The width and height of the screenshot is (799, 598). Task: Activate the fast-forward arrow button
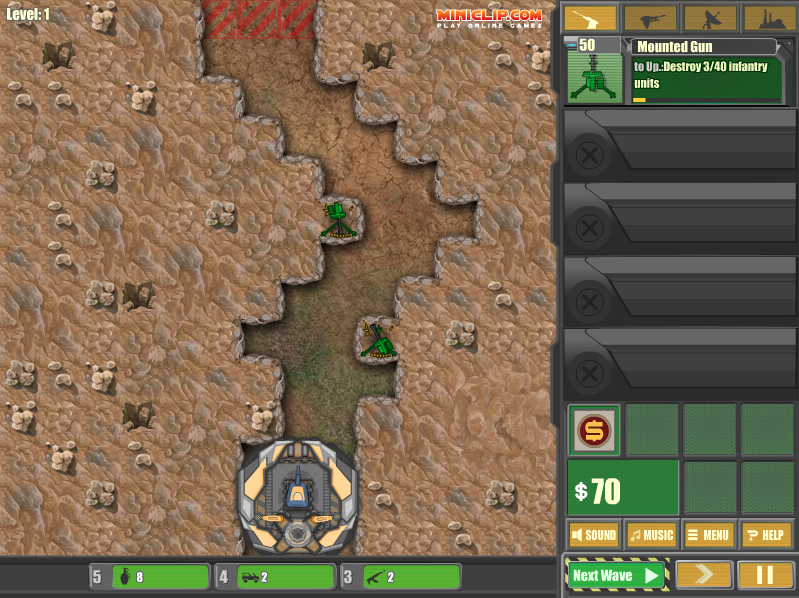click(x=703, y=575)
